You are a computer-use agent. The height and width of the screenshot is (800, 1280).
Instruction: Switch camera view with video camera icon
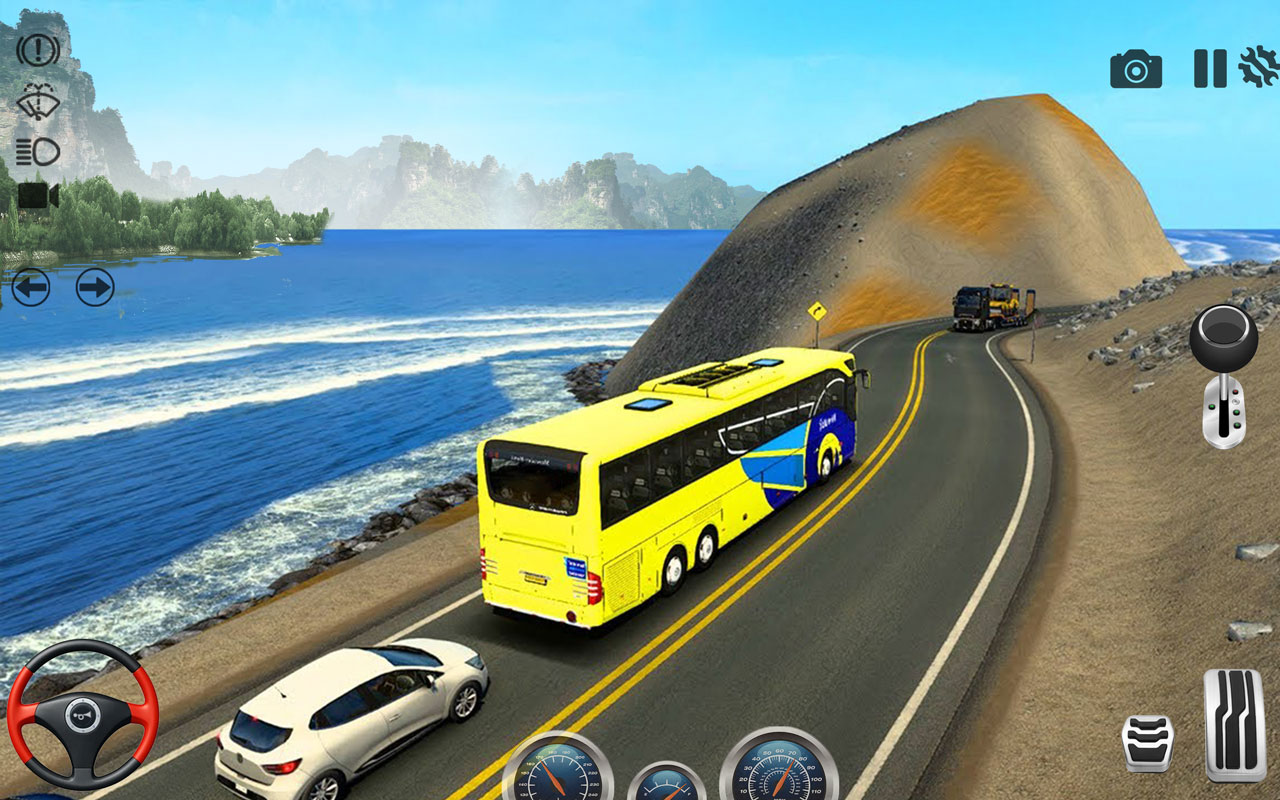pos(38,196)
